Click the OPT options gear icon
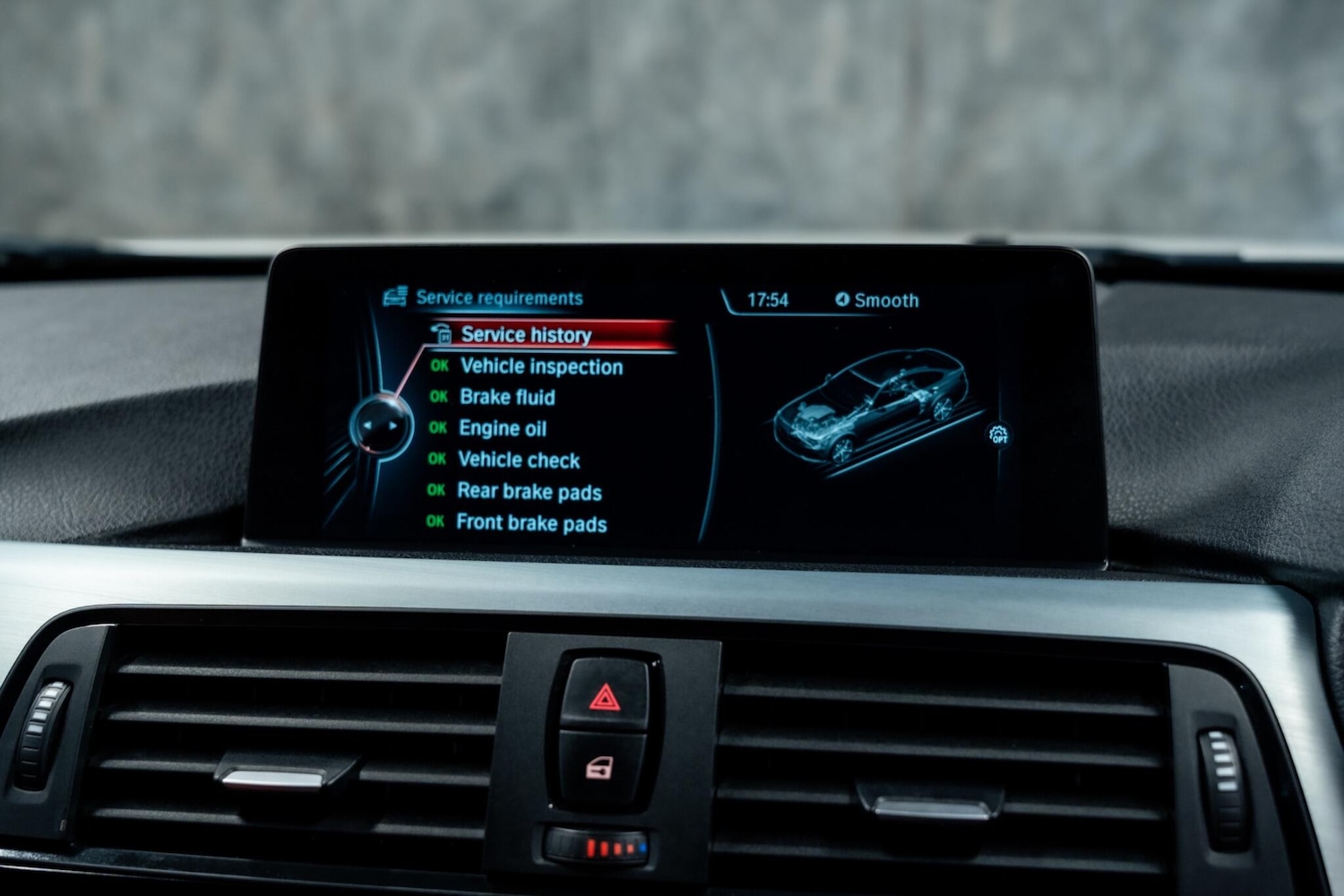The image size is (1344, 896). coord(998,435)
